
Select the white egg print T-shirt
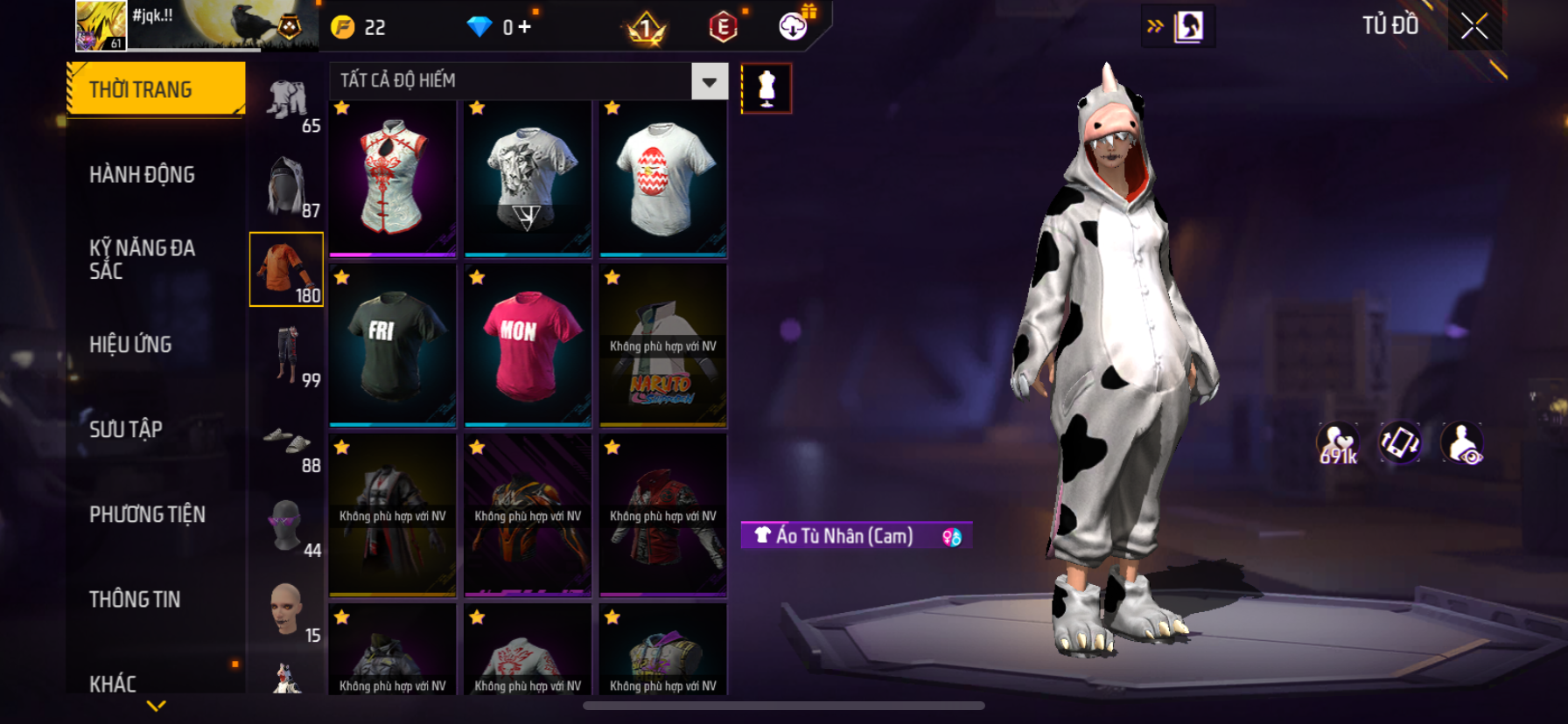tap(663, 179)
